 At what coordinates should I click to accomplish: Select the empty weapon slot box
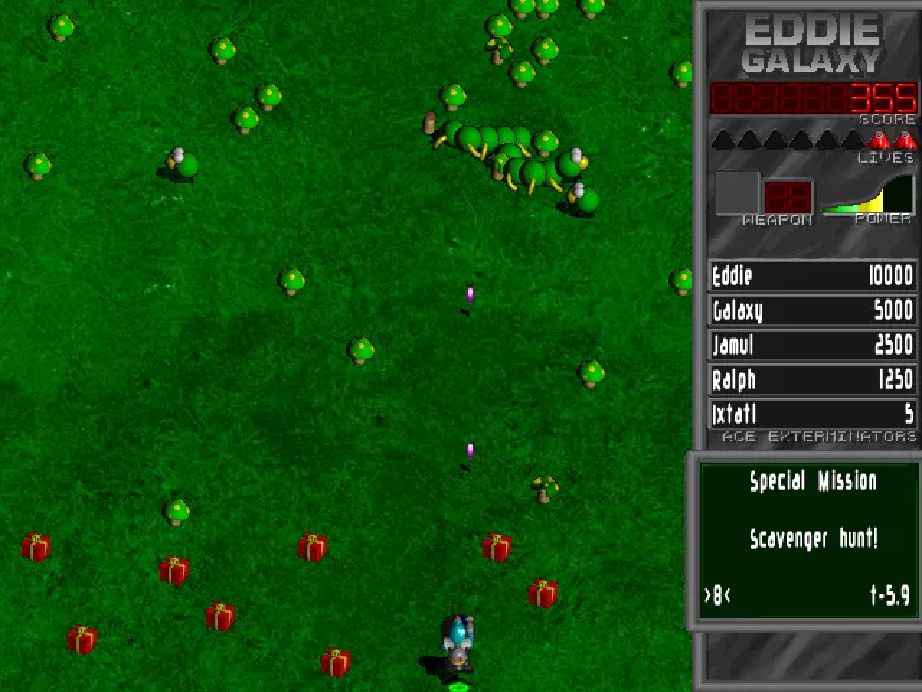737,193
